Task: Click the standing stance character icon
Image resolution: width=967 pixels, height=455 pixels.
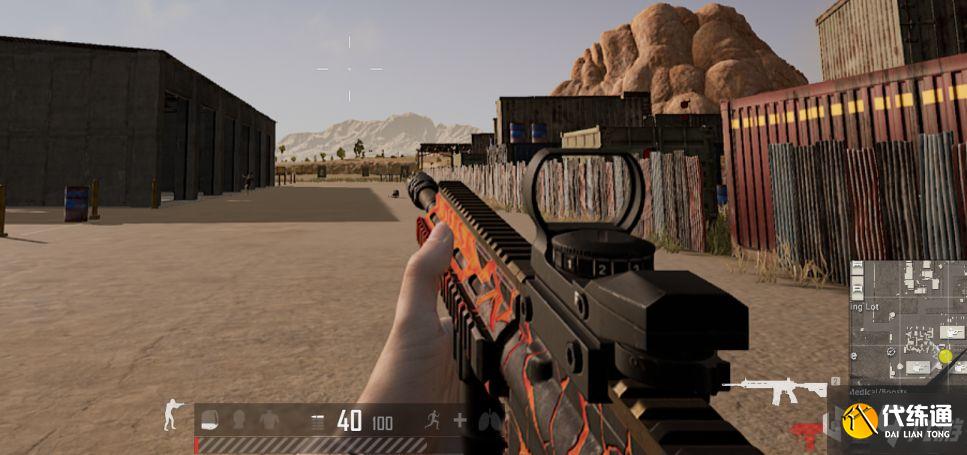Action: point(173,415)
